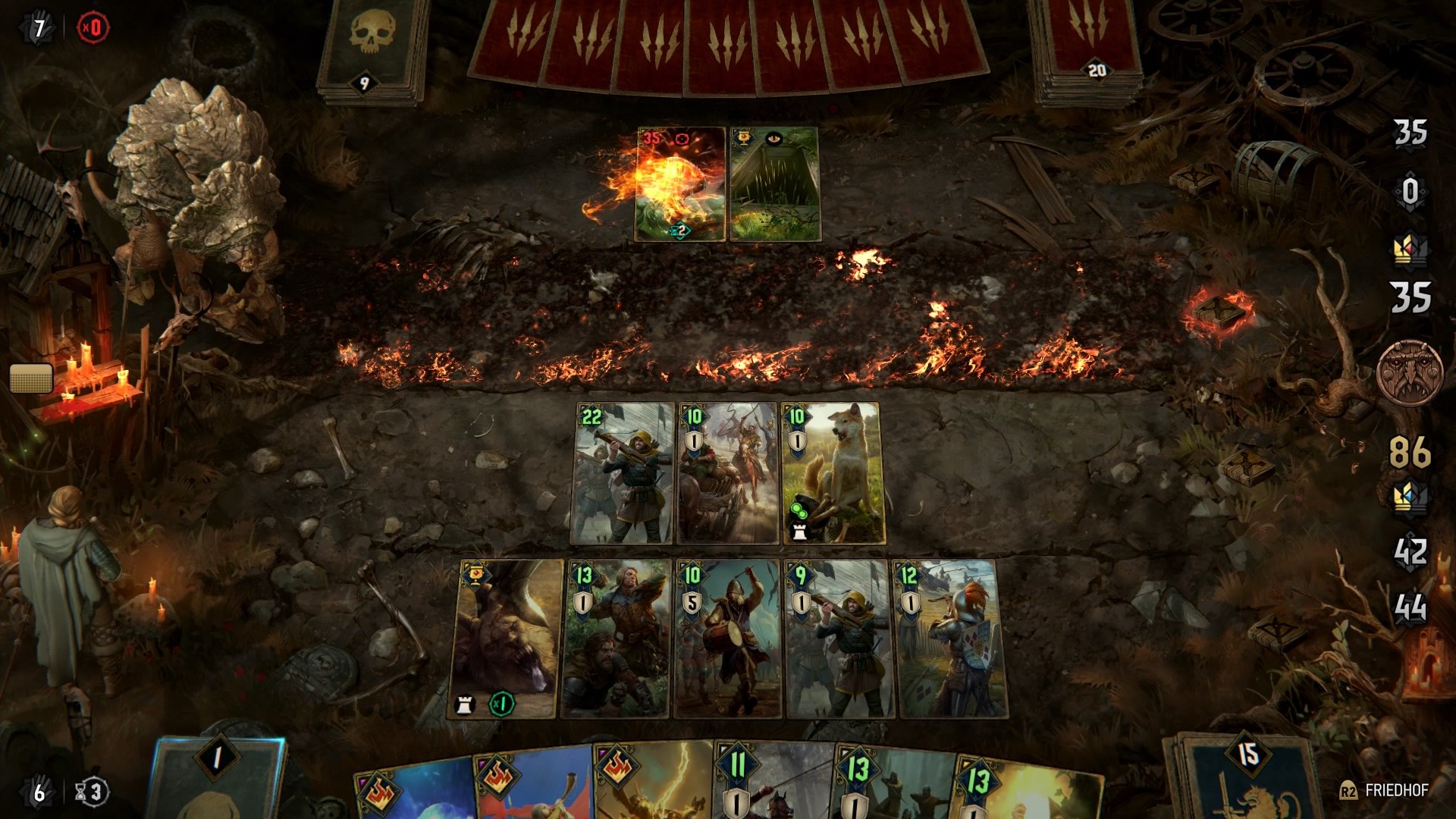Click the troll faction coin on the right

(1412, 372)
